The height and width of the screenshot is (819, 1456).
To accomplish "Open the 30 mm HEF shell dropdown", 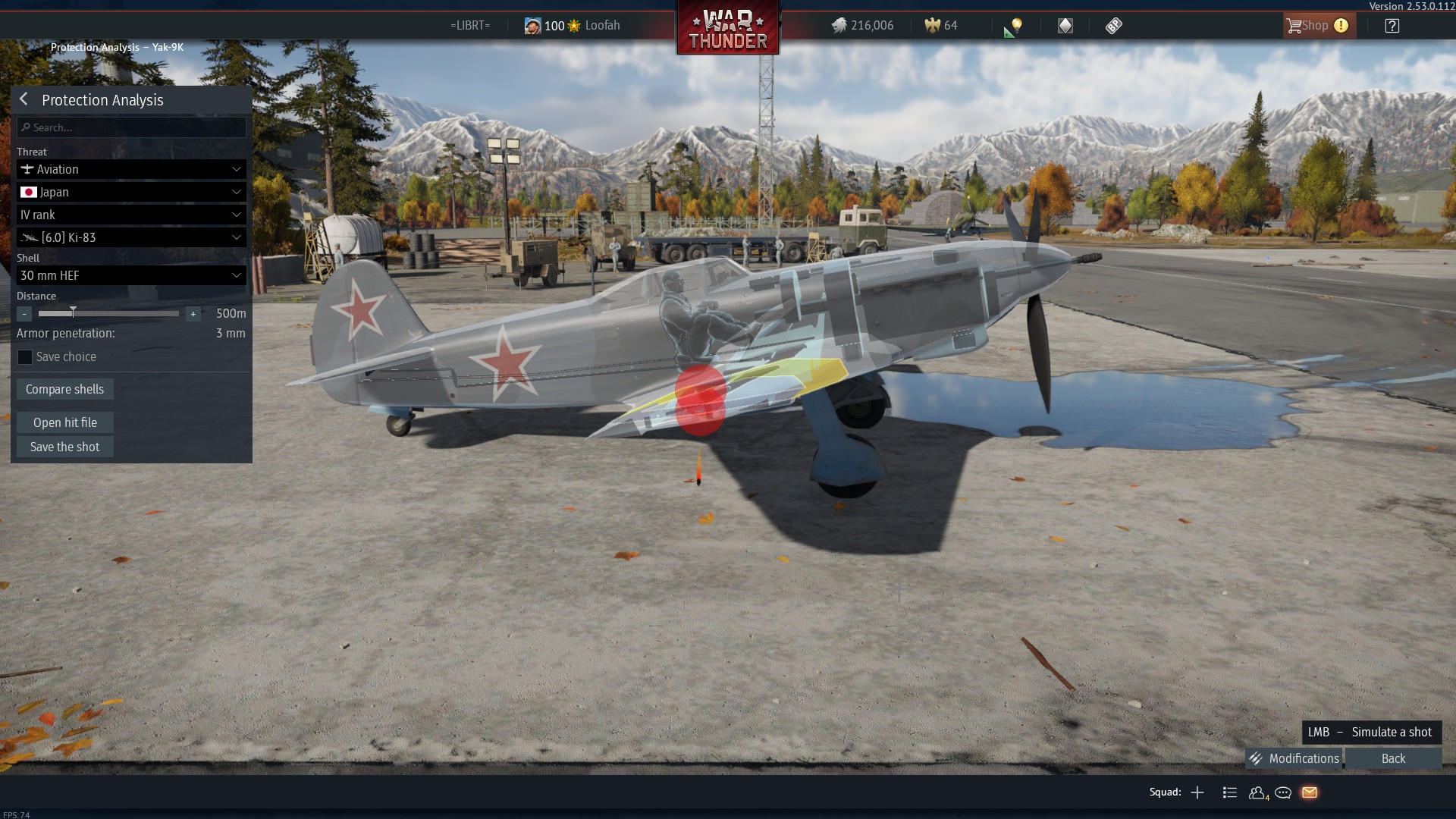I will click(x=131, y=275).
